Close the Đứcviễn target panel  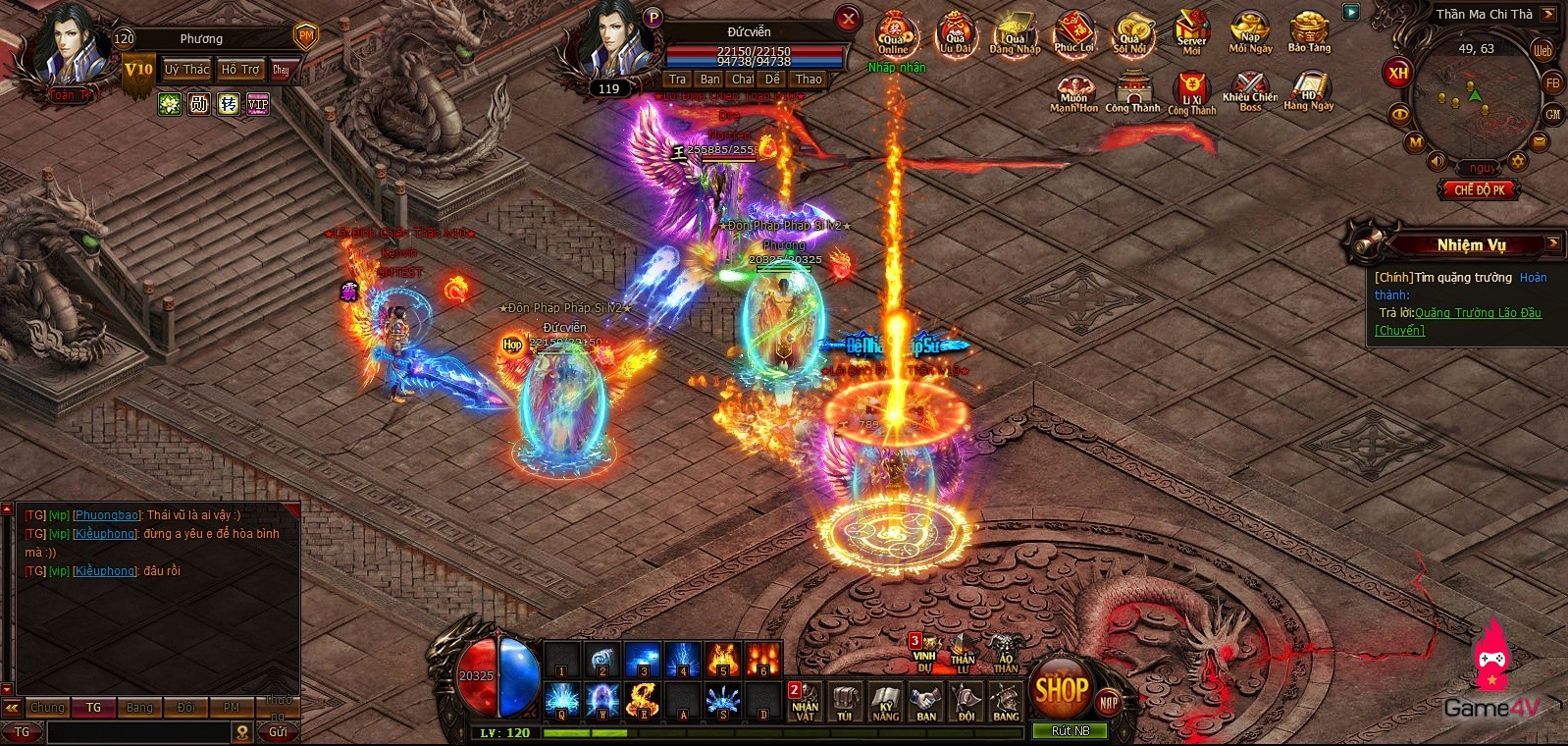click(848, 19)
